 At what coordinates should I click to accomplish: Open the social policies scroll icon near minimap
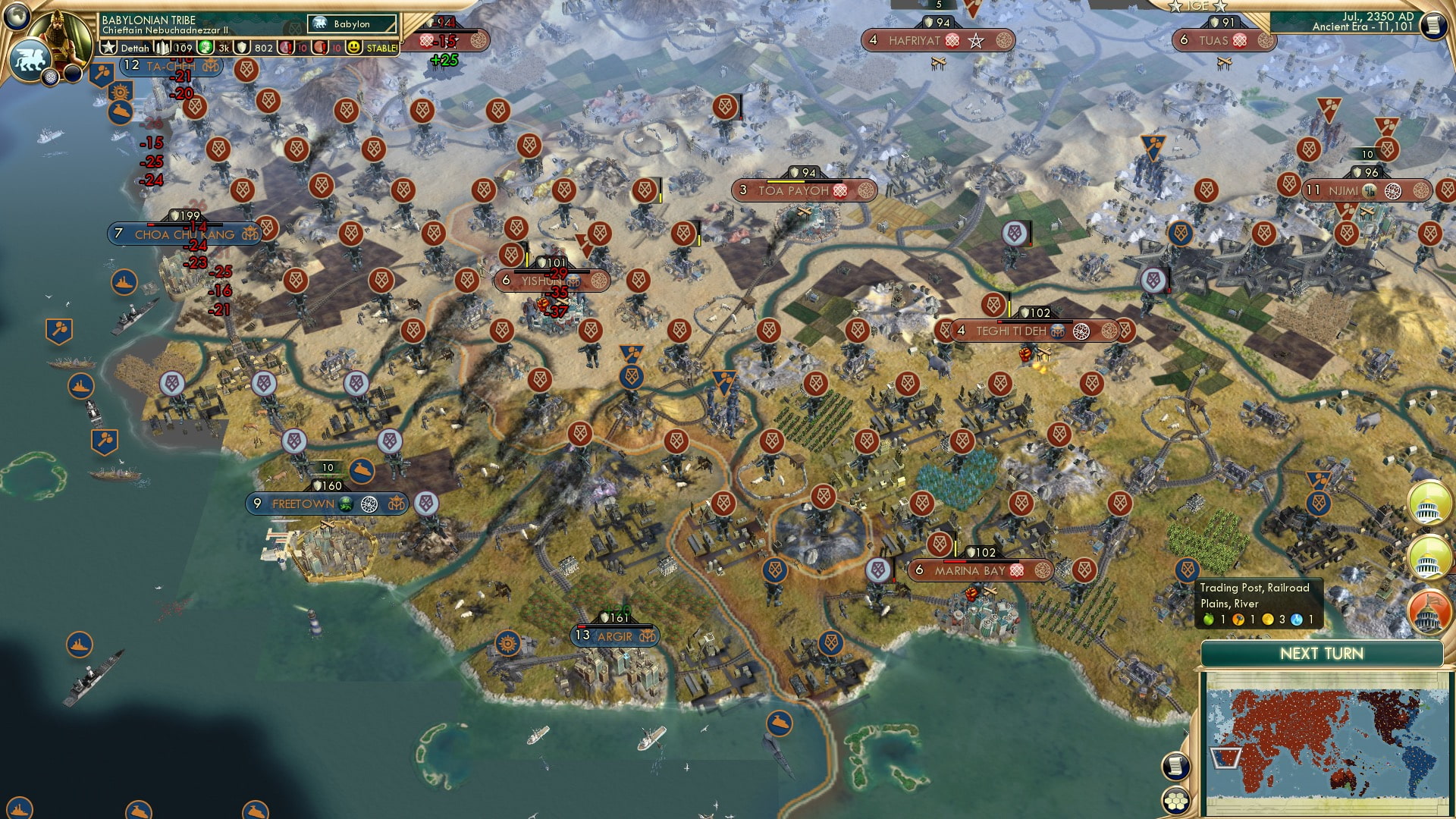(x=1175, y=766)
